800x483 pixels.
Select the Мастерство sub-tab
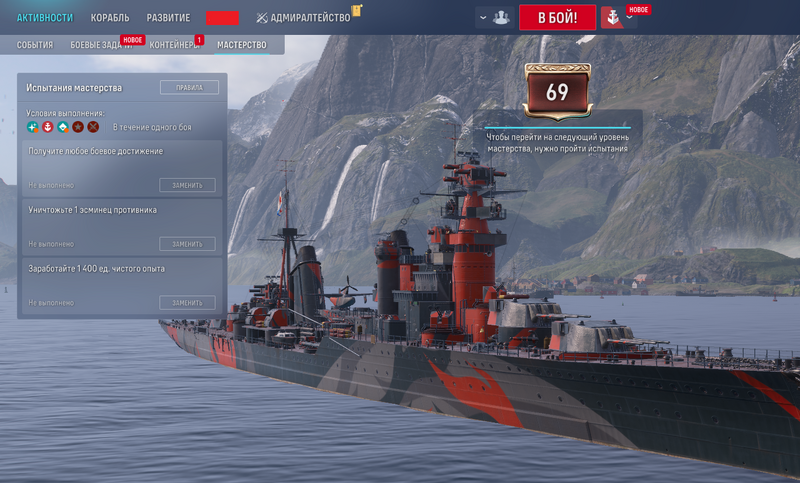pos(242,45)
